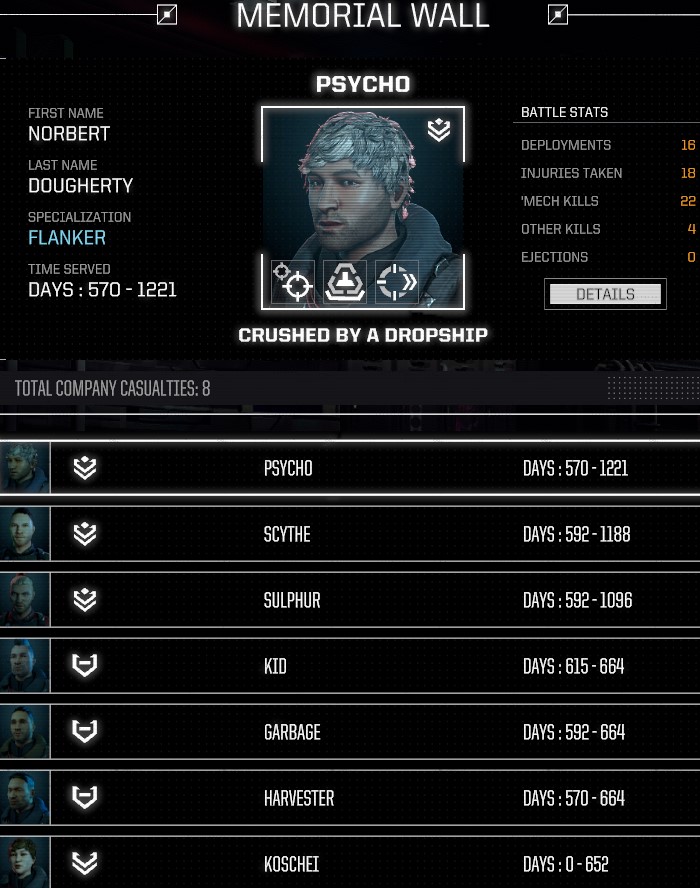The image size is (700, 888).
Task: Click the middle ability icon under portrait
Action: (x=345, y=282)
